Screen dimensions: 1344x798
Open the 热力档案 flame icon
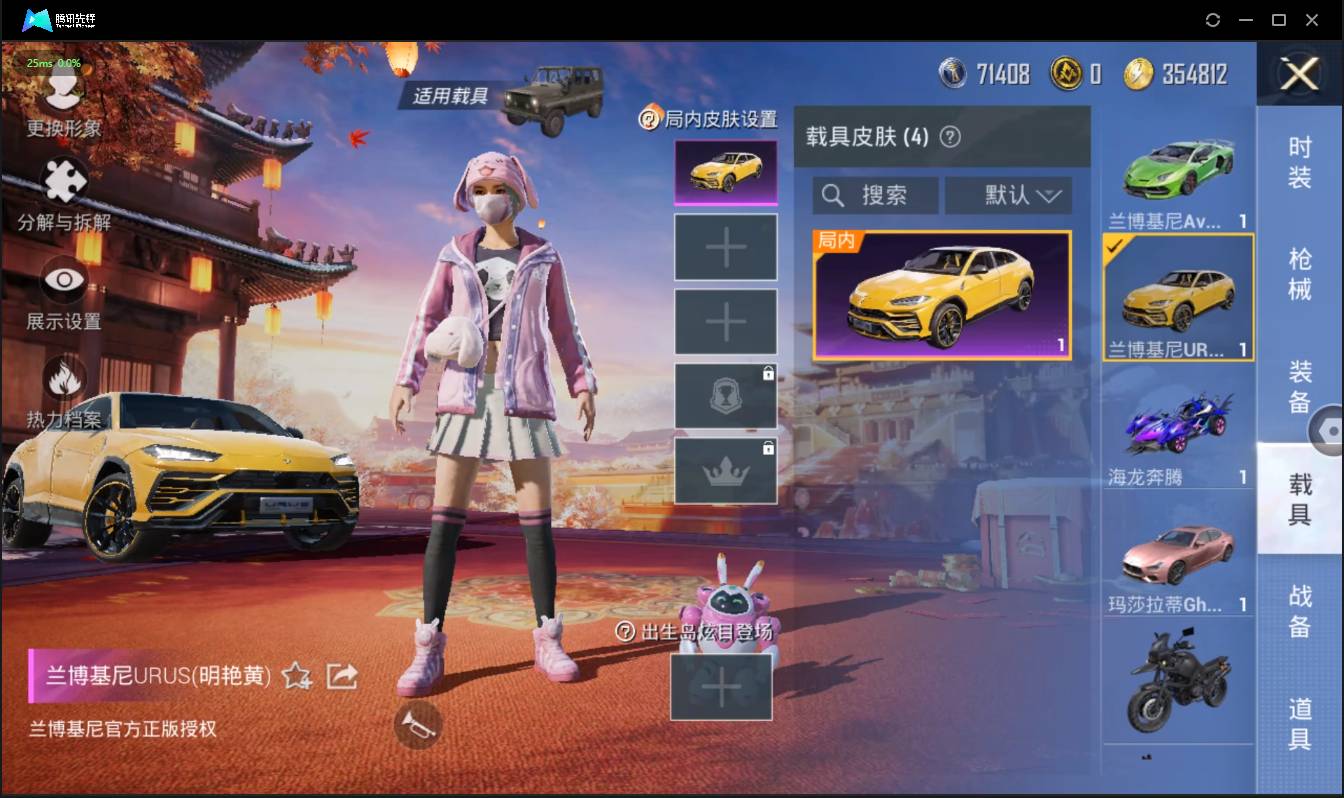[x=62, y=375]
